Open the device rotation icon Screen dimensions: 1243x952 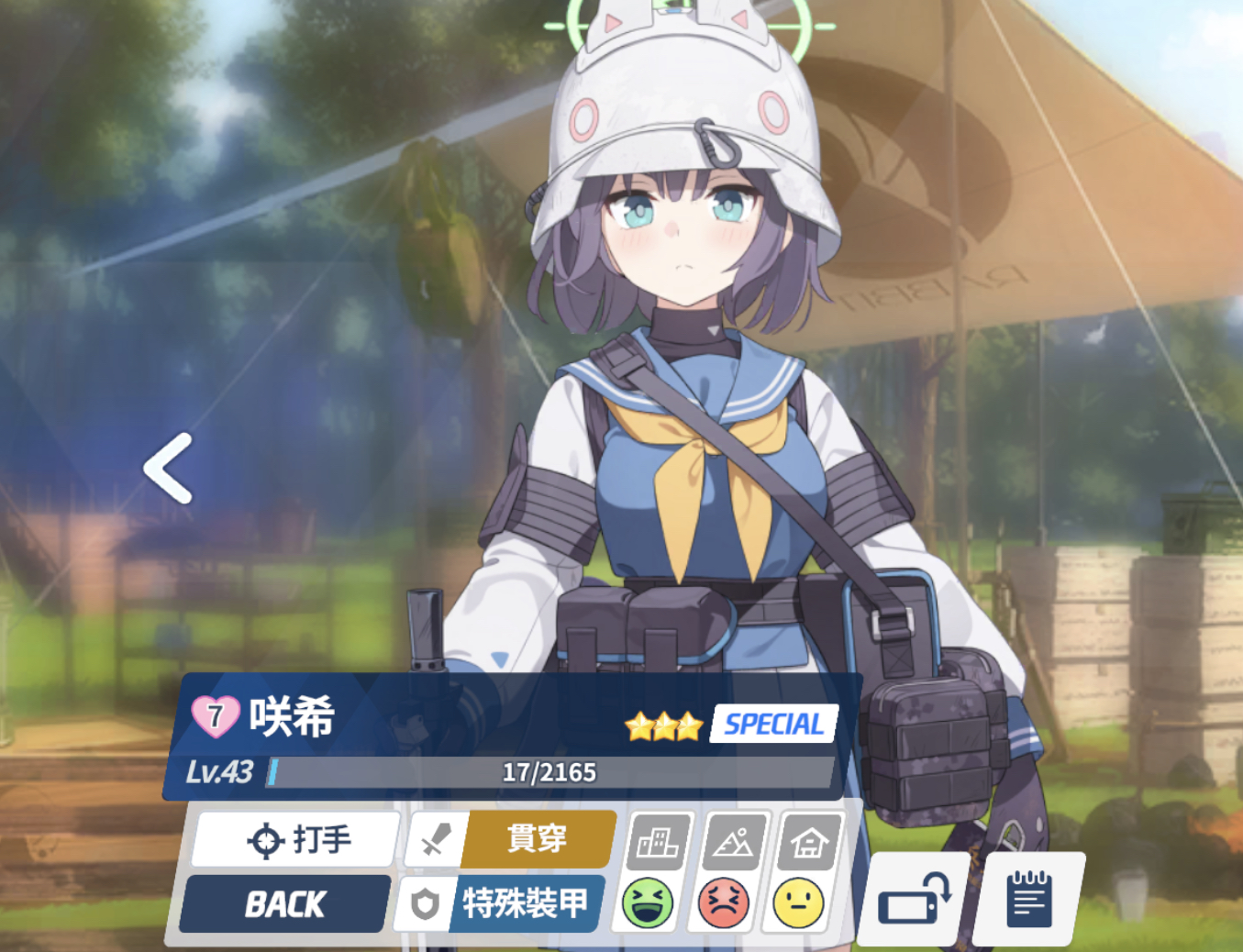click(915, 899)
